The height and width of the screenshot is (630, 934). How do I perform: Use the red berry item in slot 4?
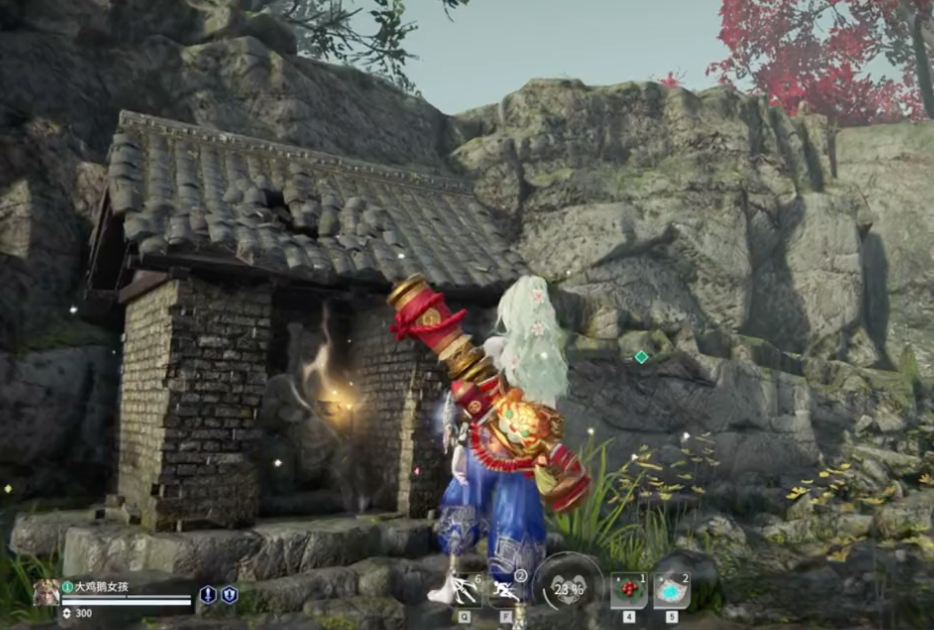pos(628,590)
